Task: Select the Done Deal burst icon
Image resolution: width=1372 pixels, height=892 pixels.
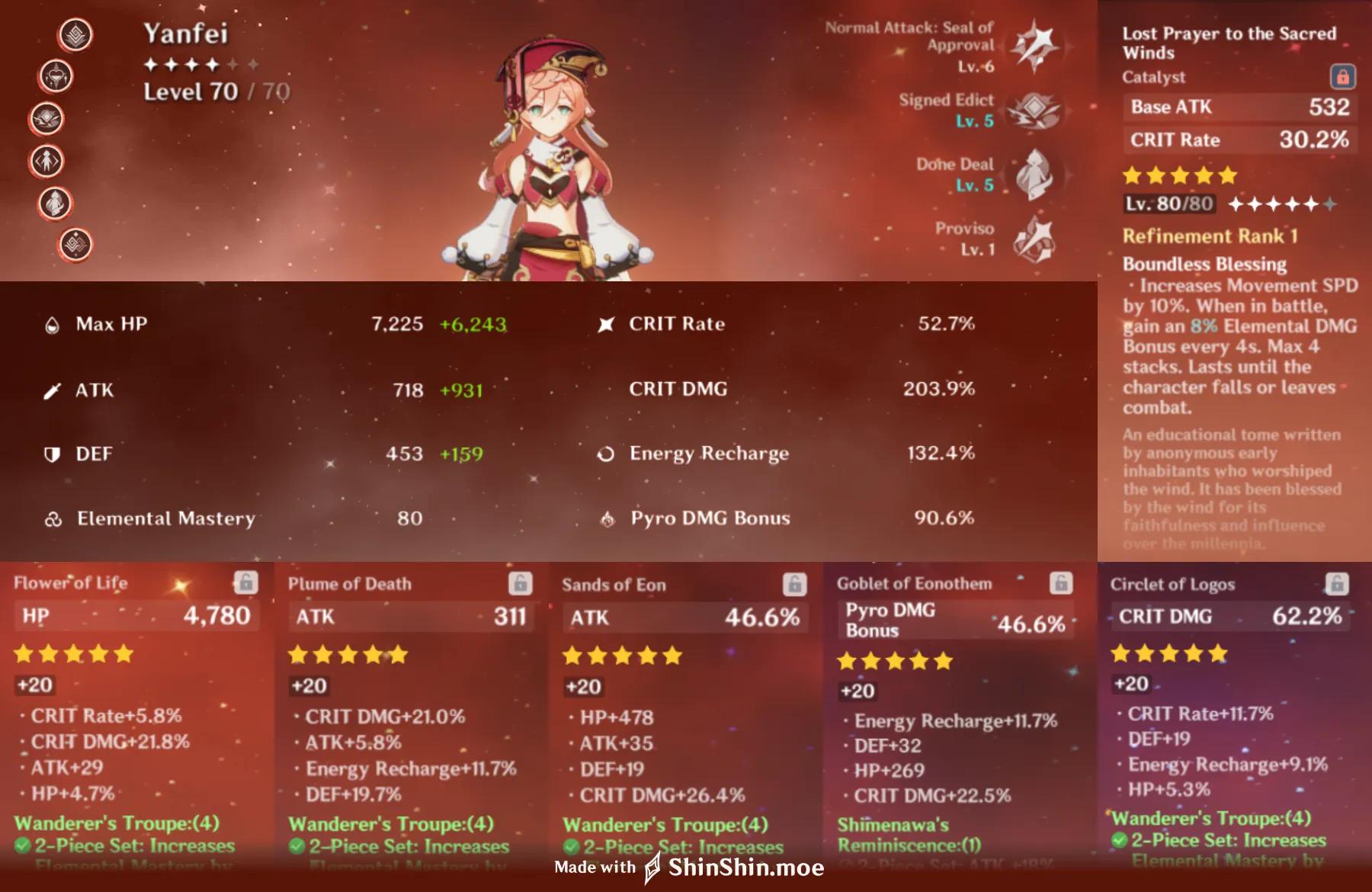Action: click(1033, 175)
